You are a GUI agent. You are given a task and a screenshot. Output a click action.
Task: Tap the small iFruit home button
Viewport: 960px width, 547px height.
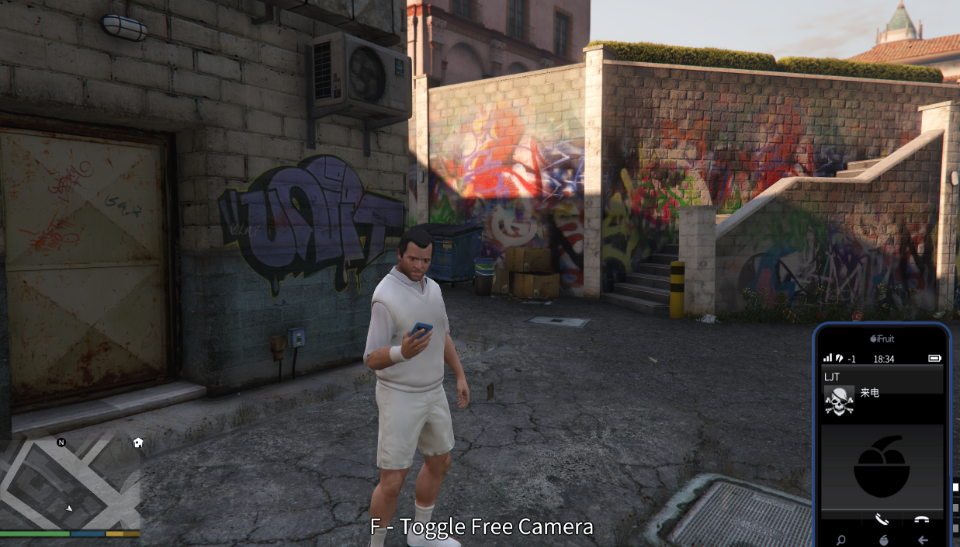click(882, 539)
